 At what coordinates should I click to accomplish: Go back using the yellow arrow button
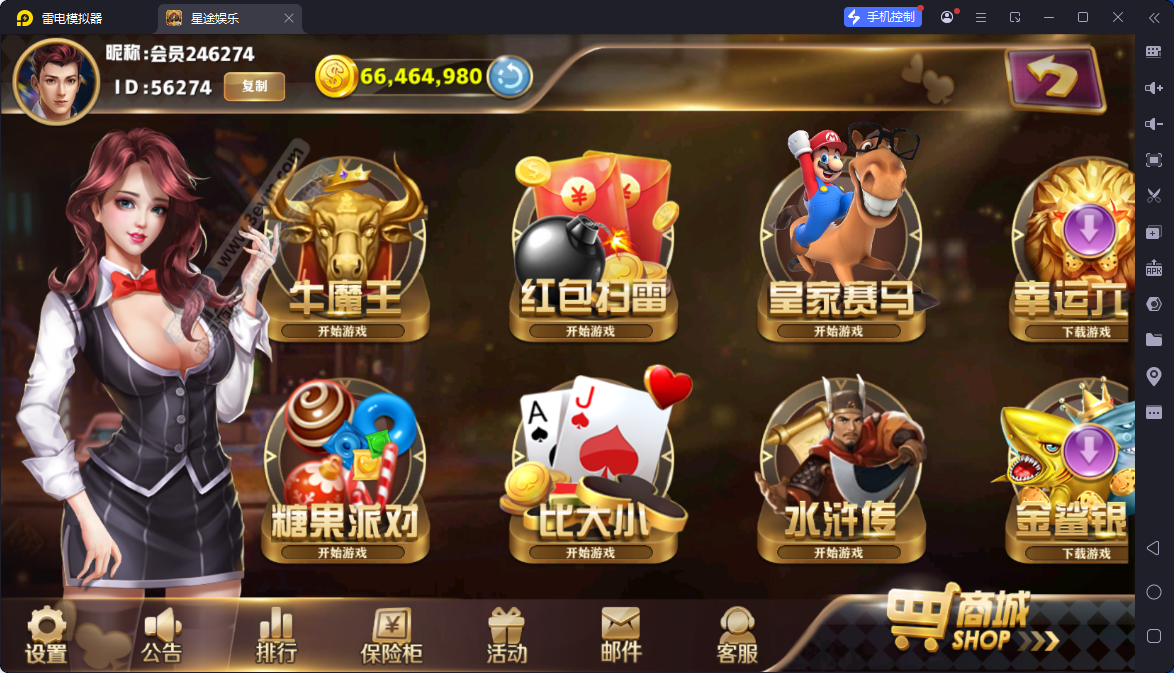(x=1054, y=78)
